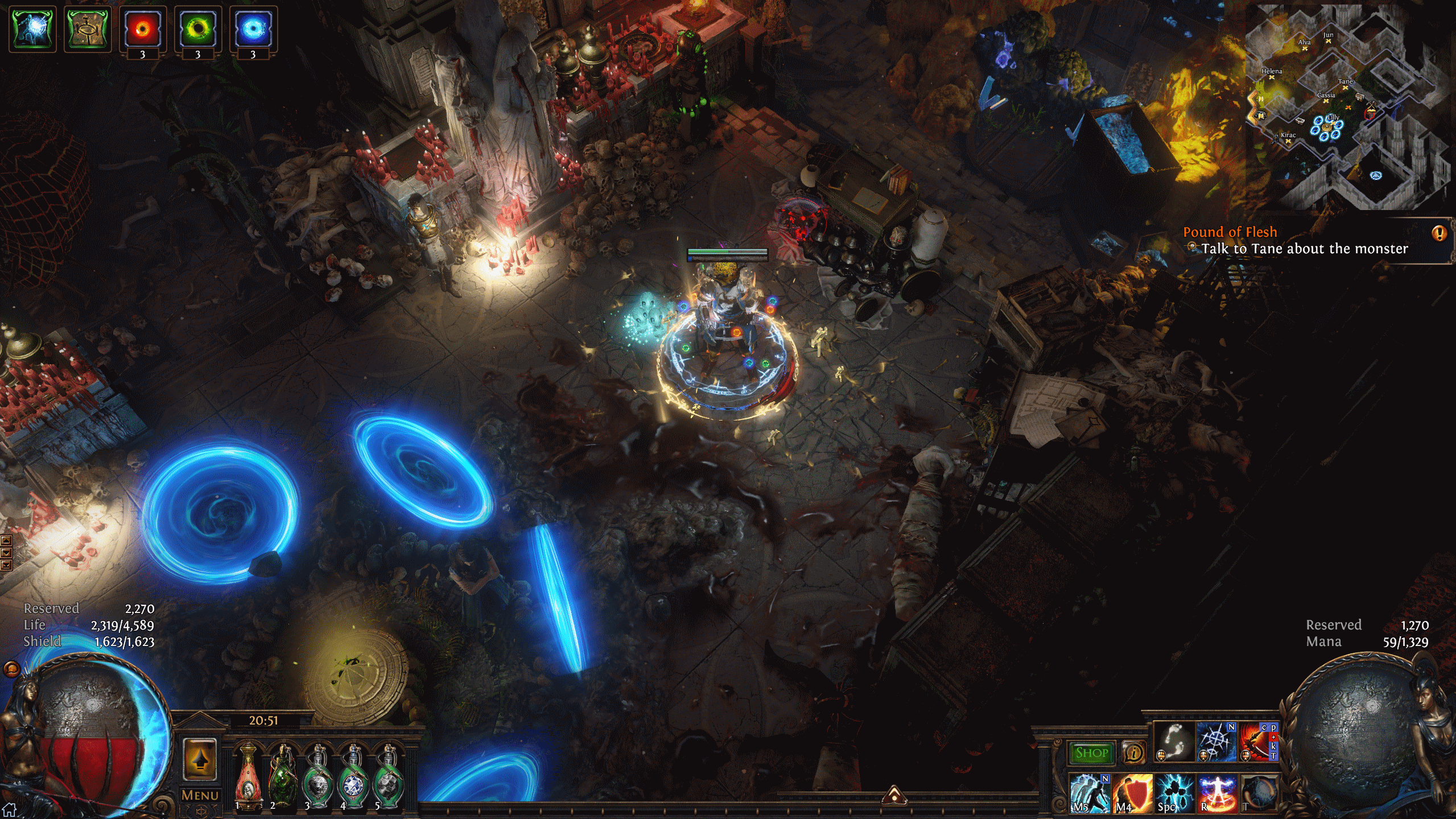This screenshot has height=819, width=1456.
Task: Activate the lightning orbs skill on Spc
Action: tap(1174, 792)
